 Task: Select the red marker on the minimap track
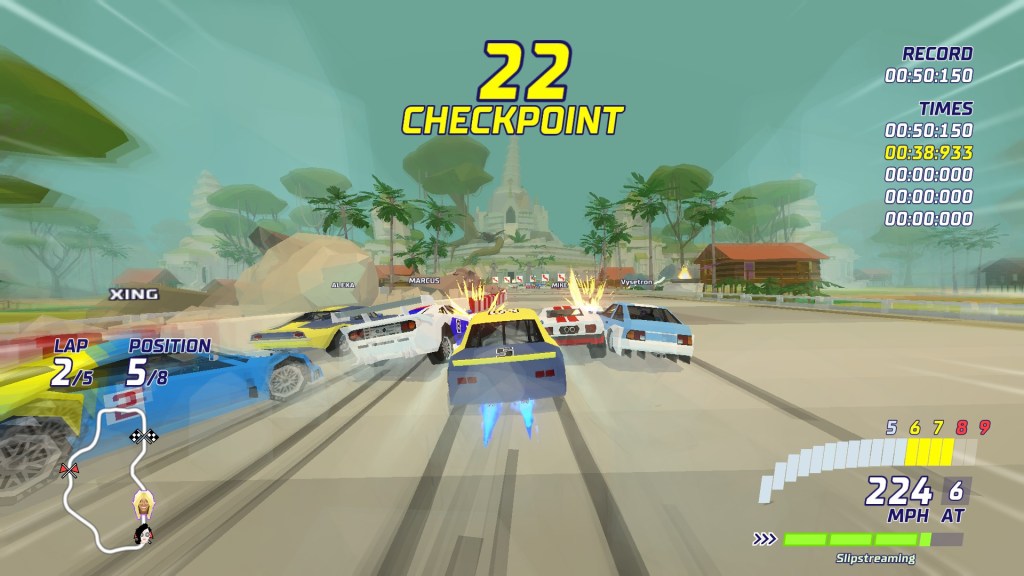coord(69,470)
